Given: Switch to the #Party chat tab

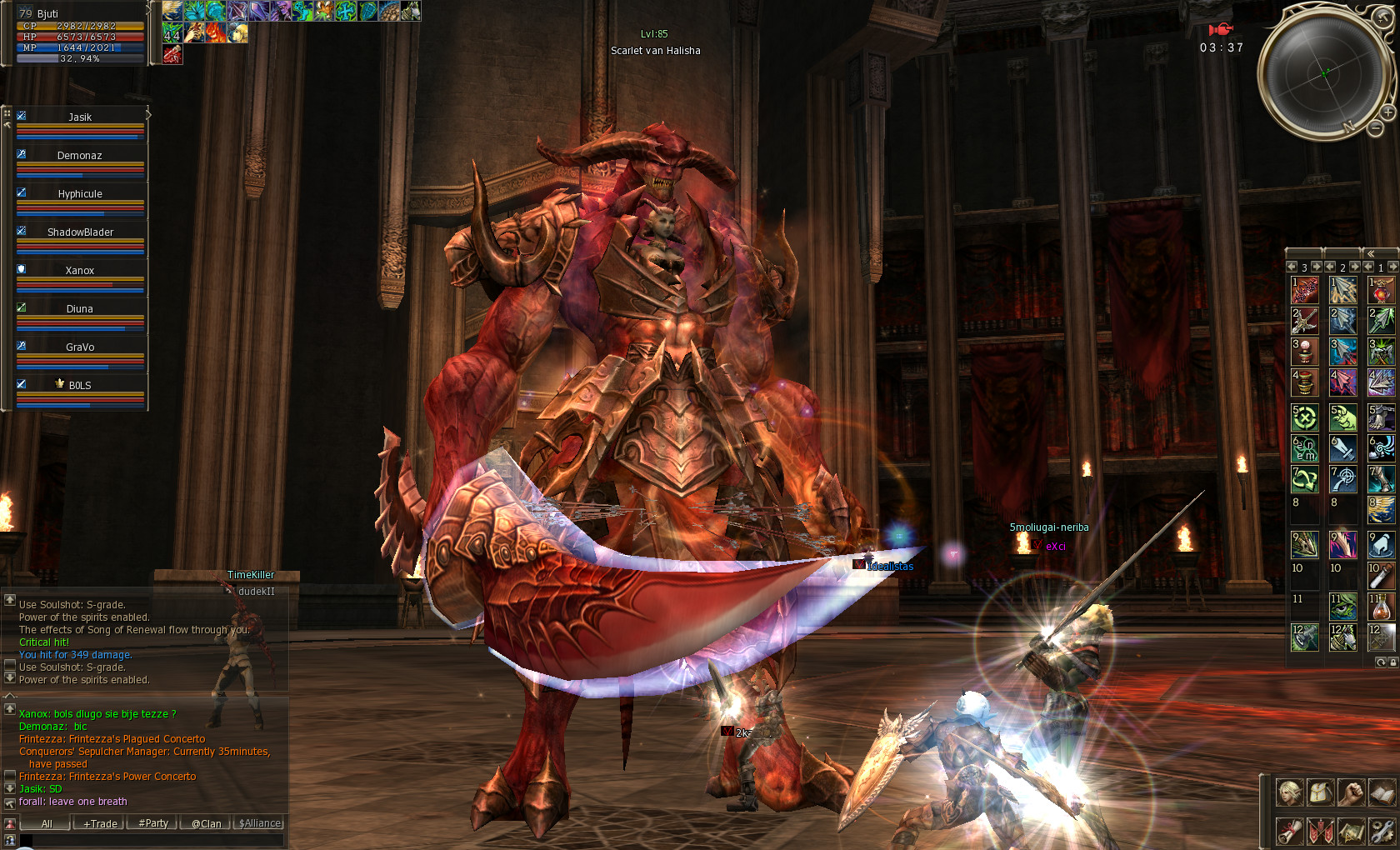Looking at the screenshot, I should tap(153, 823).
